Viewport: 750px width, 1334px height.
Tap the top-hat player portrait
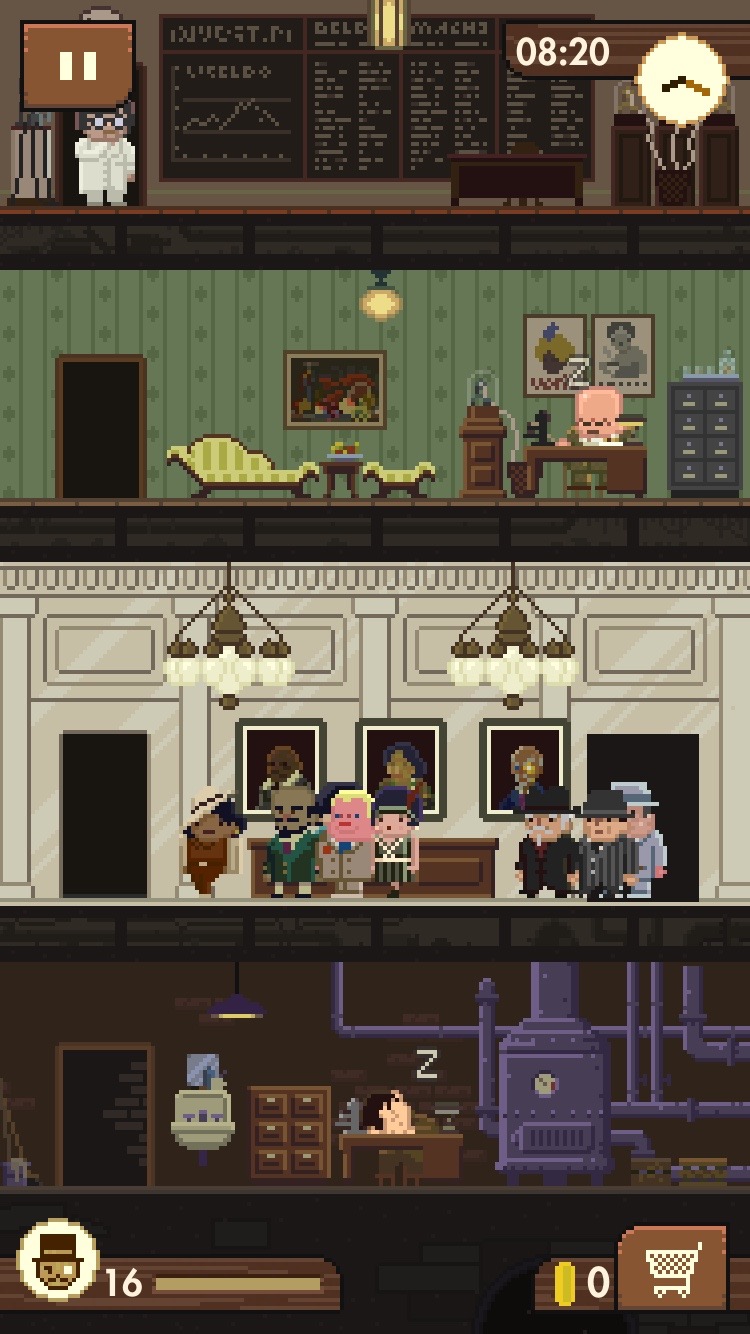[x=59, y=1261]
